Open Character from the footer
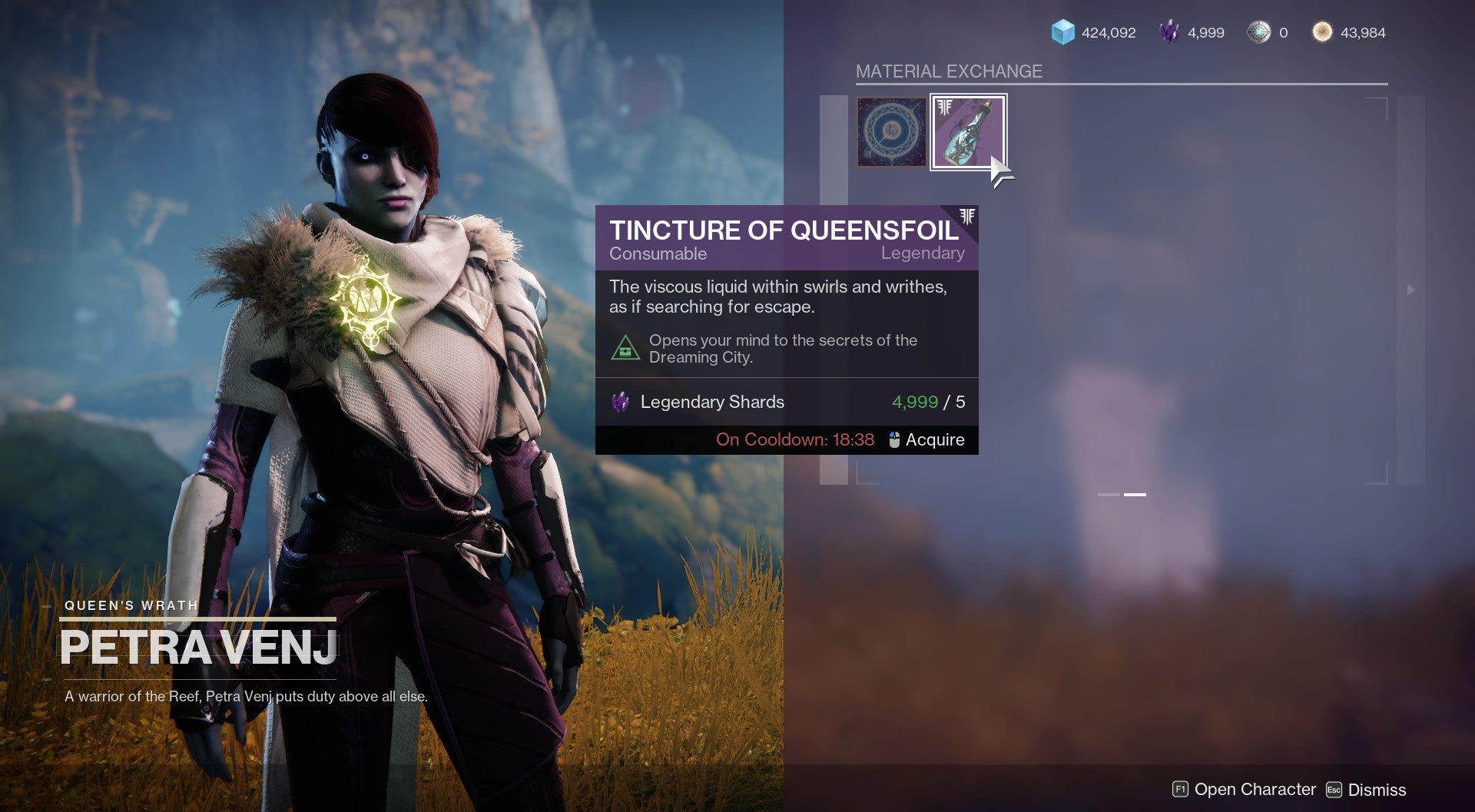1475x812 pixels. (x=1245, y=789)
